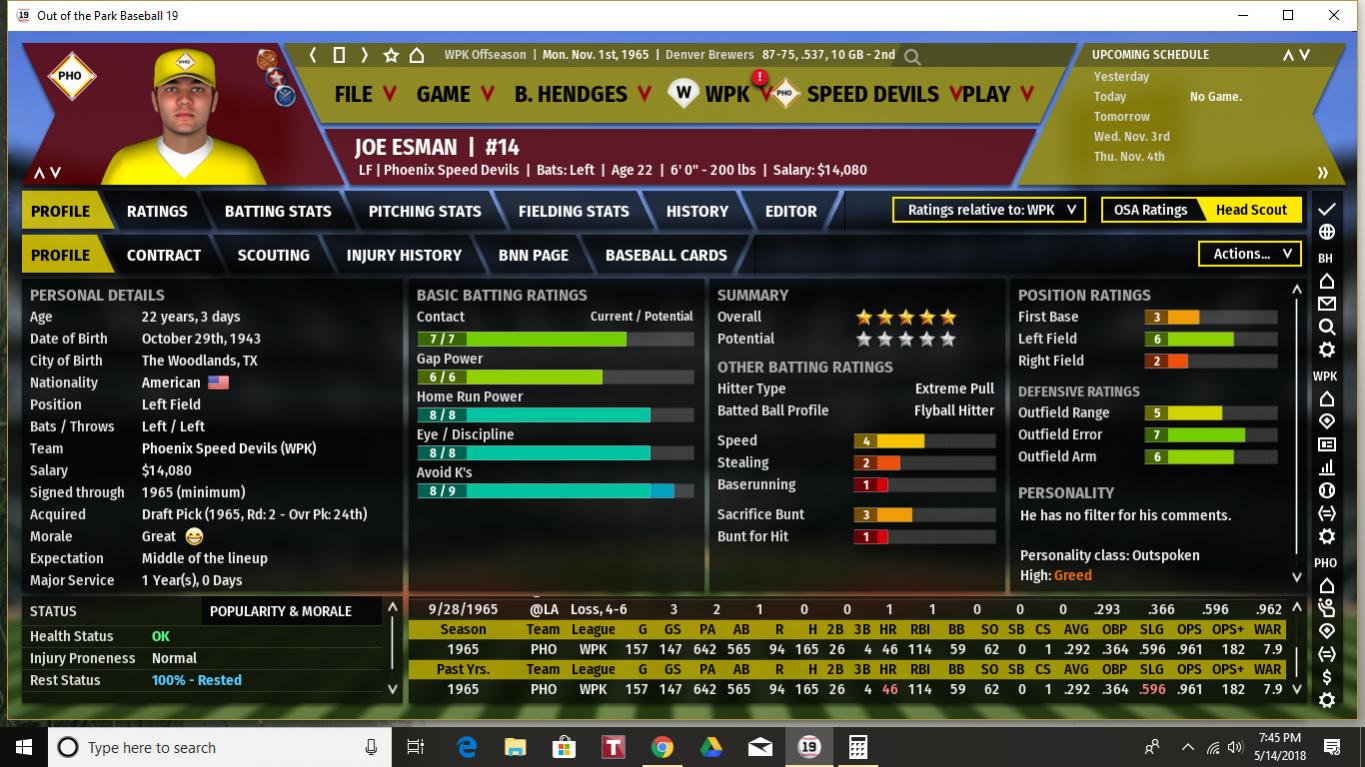This screenshot has height=767, width=1365.
Task: Switch to the BATTING STATS tab
Action: [x=278, y=211]
